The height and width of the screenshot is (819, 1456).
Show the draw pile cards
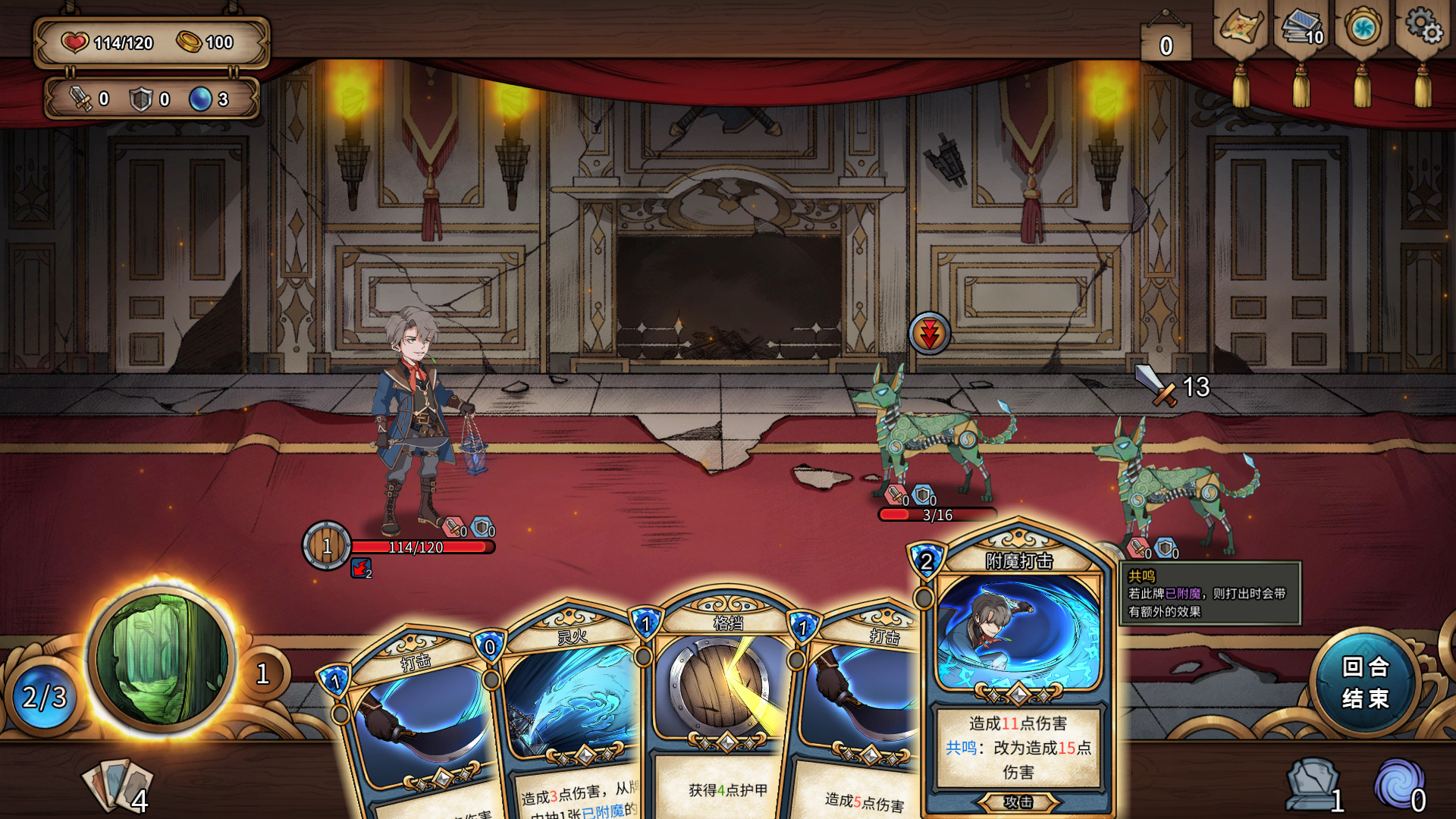coord(118,785)
